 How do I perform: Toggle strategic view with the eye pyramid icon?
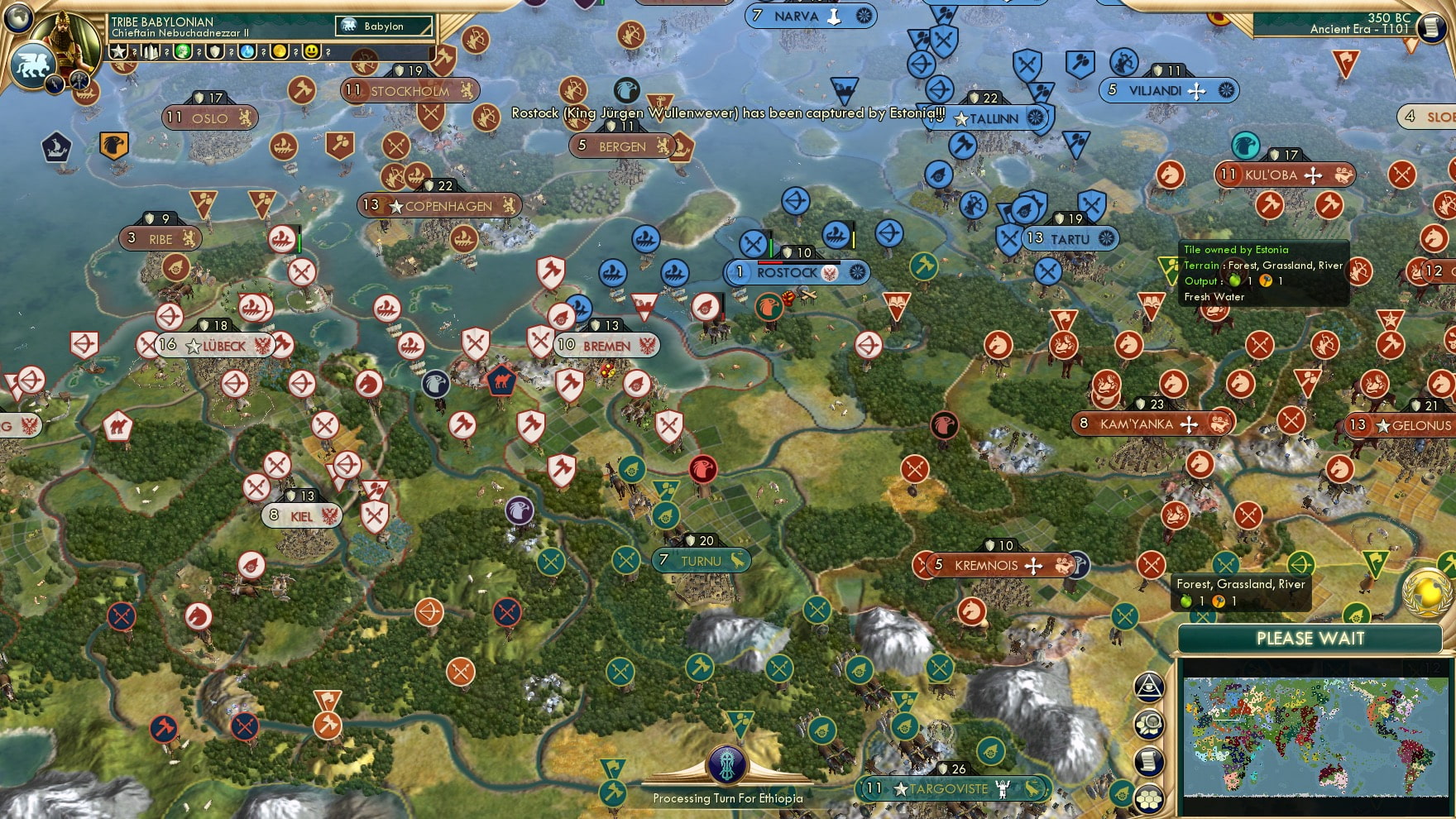click(1148, 687)
